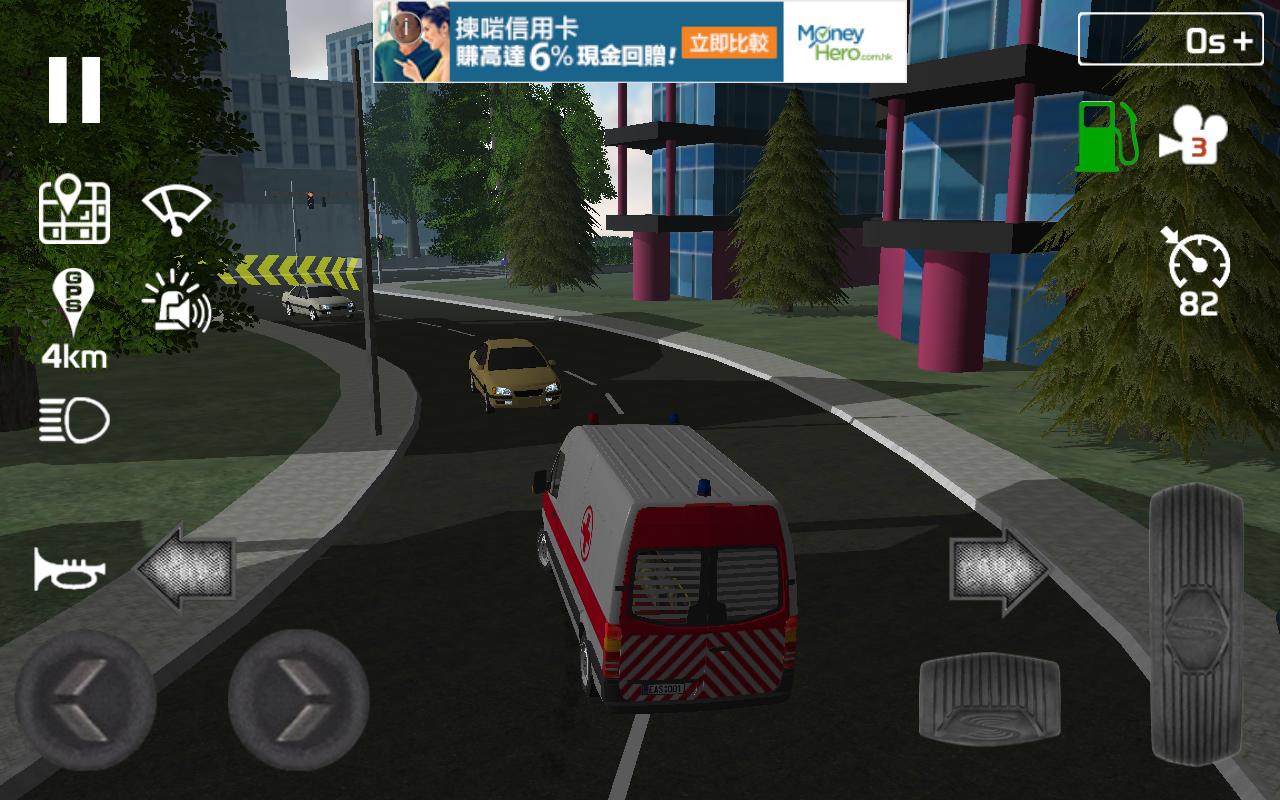Open the city map icon

pos(75,211)
